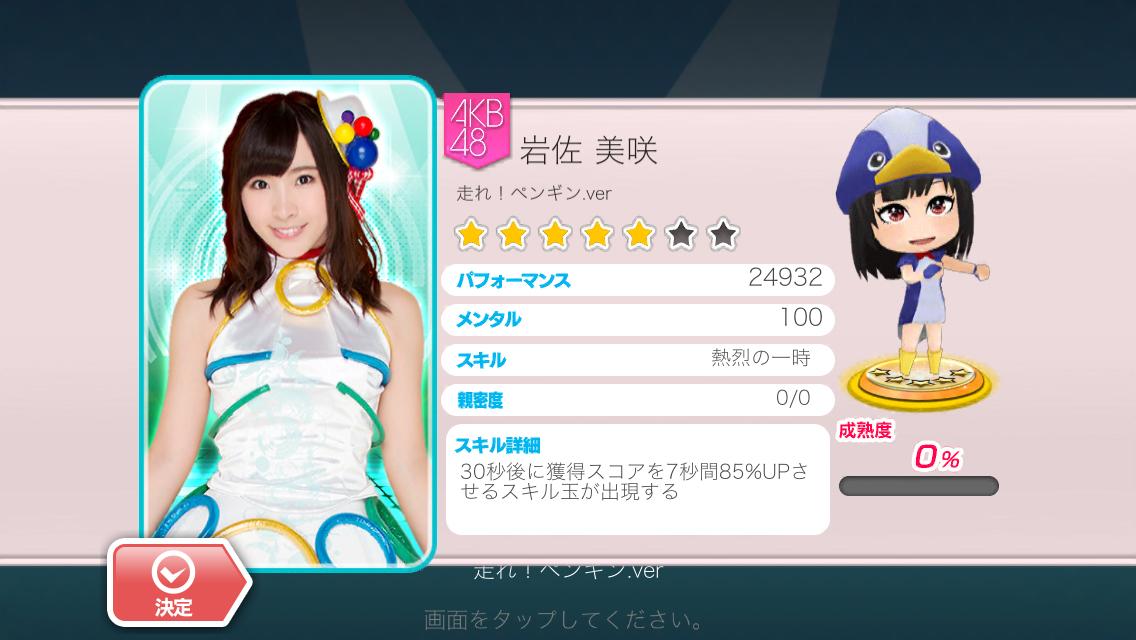Confirm with the red 決定 button
This screenshot has width=1136, height=640.
(176, 584)
